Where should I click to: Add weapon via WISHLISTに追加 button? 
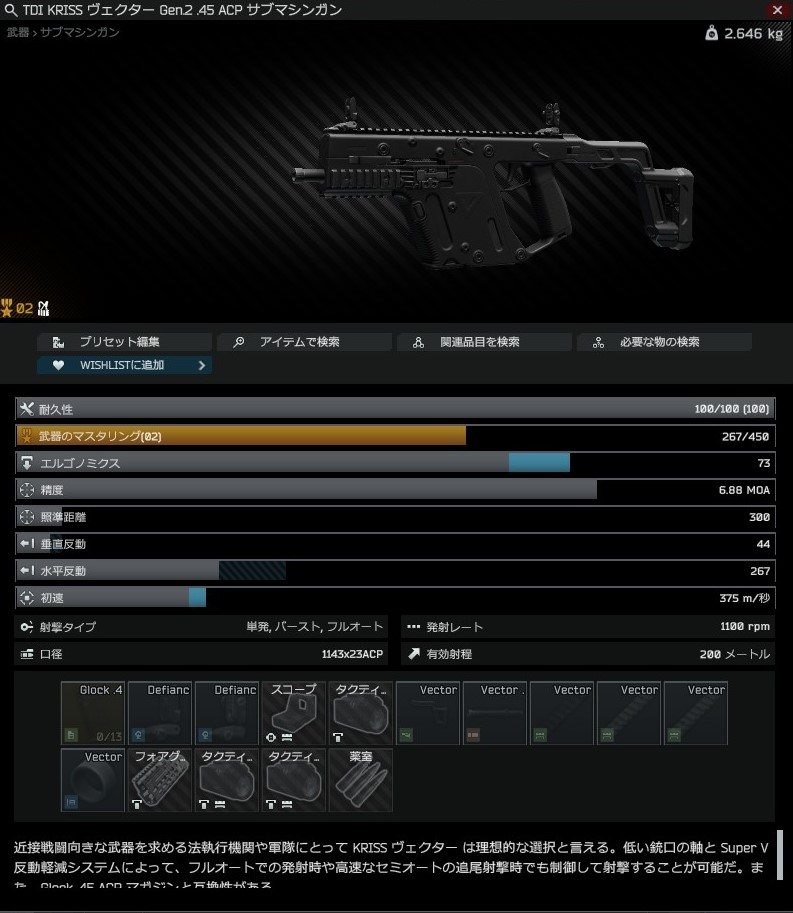click(124, 365)
